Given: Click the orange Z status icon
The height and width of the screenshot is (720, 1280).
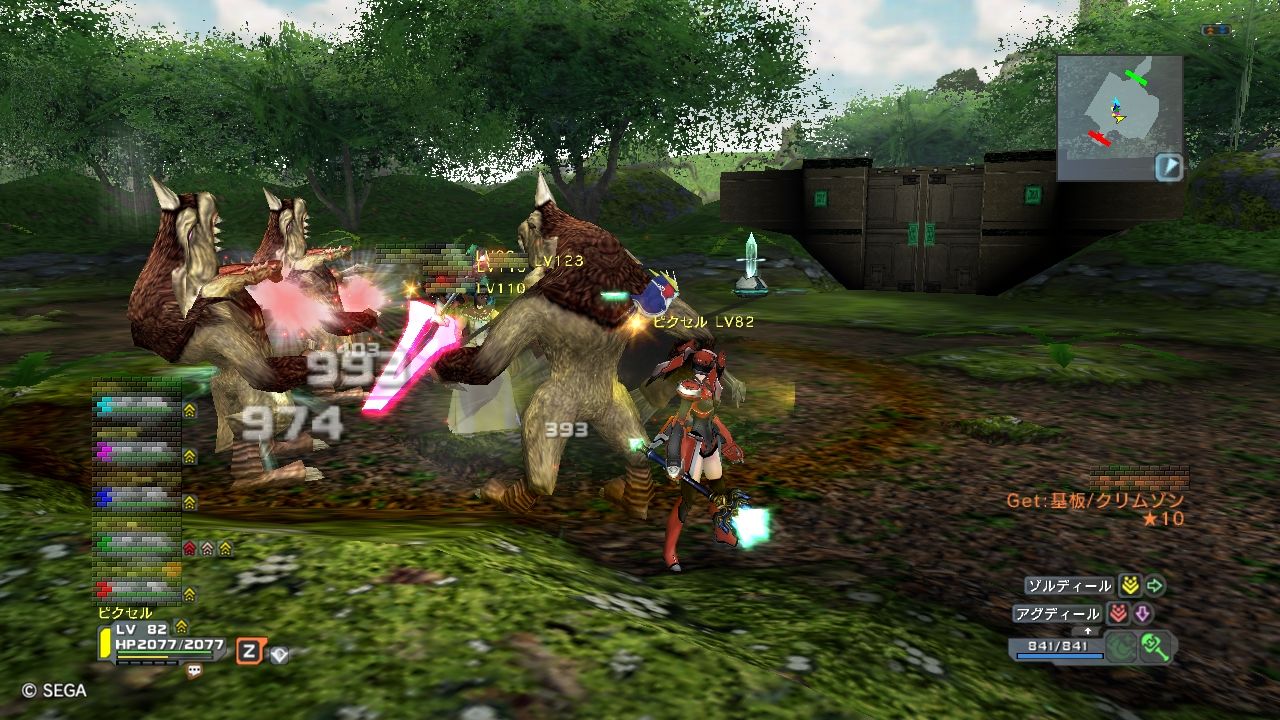Looking at the screenshot, I should 249,652.
